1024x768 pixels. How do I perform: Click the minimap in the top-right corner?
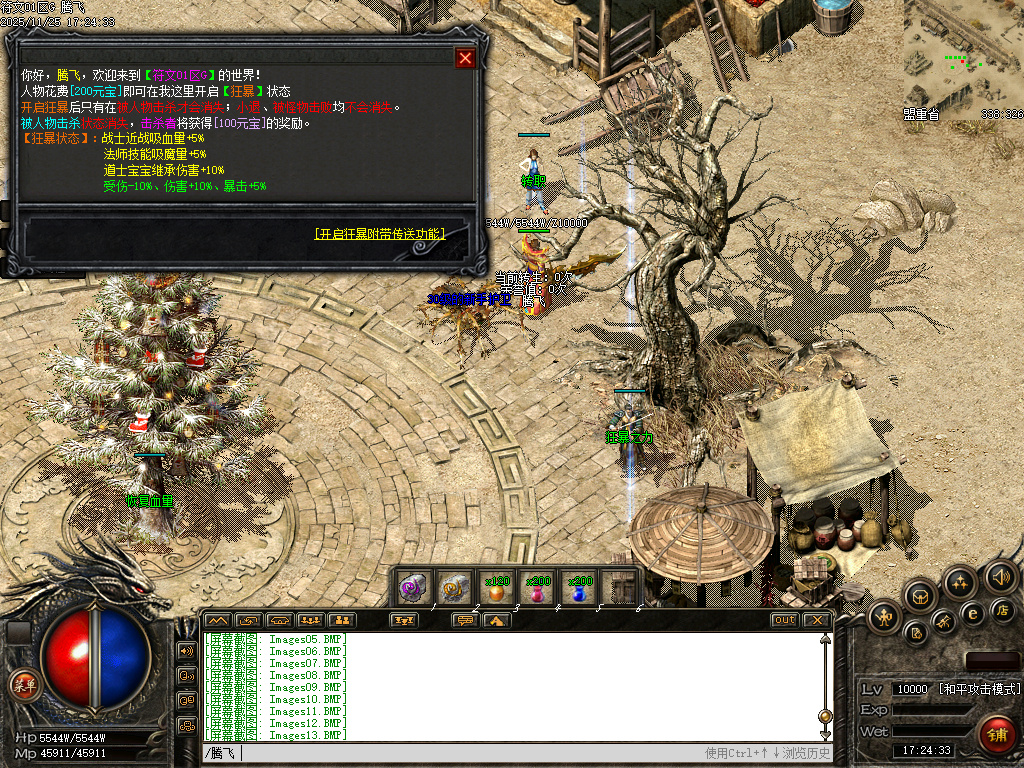click(963, 60)
